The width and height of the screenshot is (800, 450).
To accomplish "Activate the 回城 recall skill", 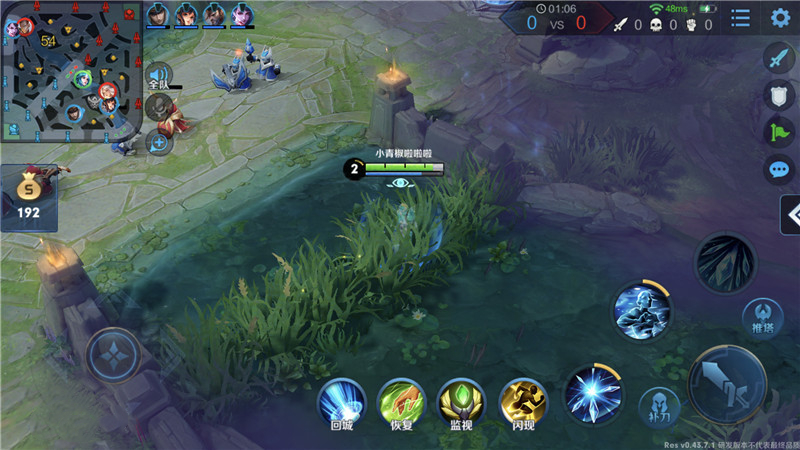I will (341, 402).
